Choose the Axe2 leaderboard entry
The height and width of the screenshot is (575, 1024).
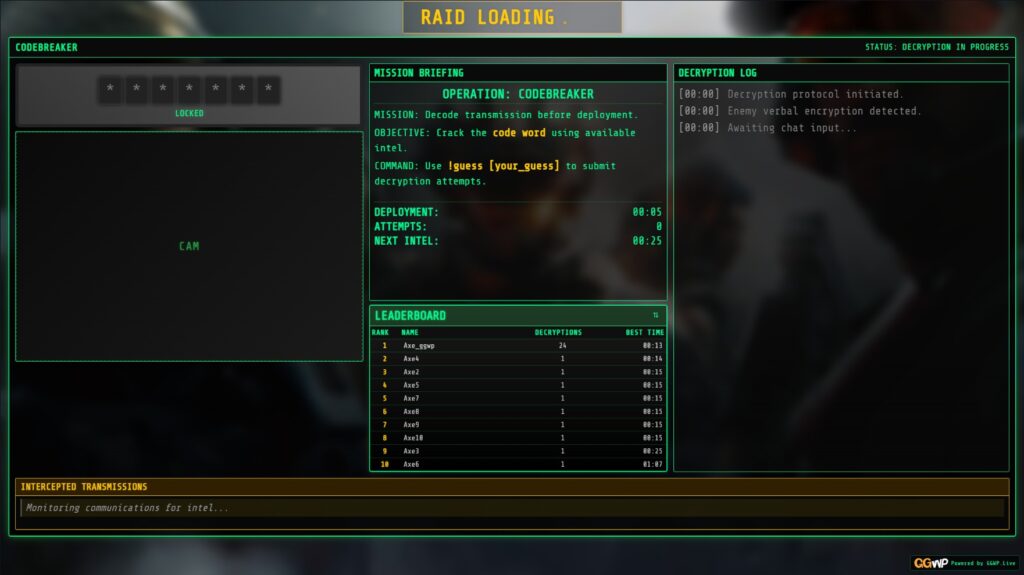point(518,371)
